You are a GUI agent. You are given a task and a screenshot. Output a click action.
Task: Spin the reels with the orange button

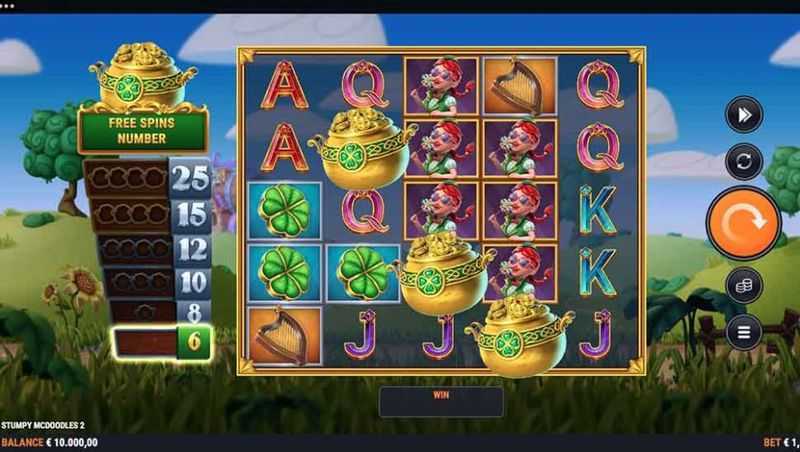click(743, 222)
